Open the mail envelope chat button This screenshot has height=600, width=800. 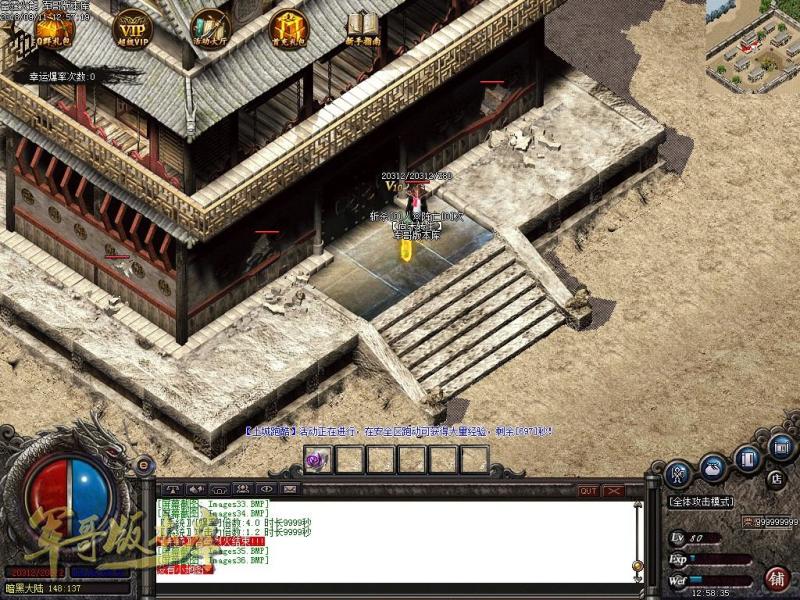click(x=290, y=489)
